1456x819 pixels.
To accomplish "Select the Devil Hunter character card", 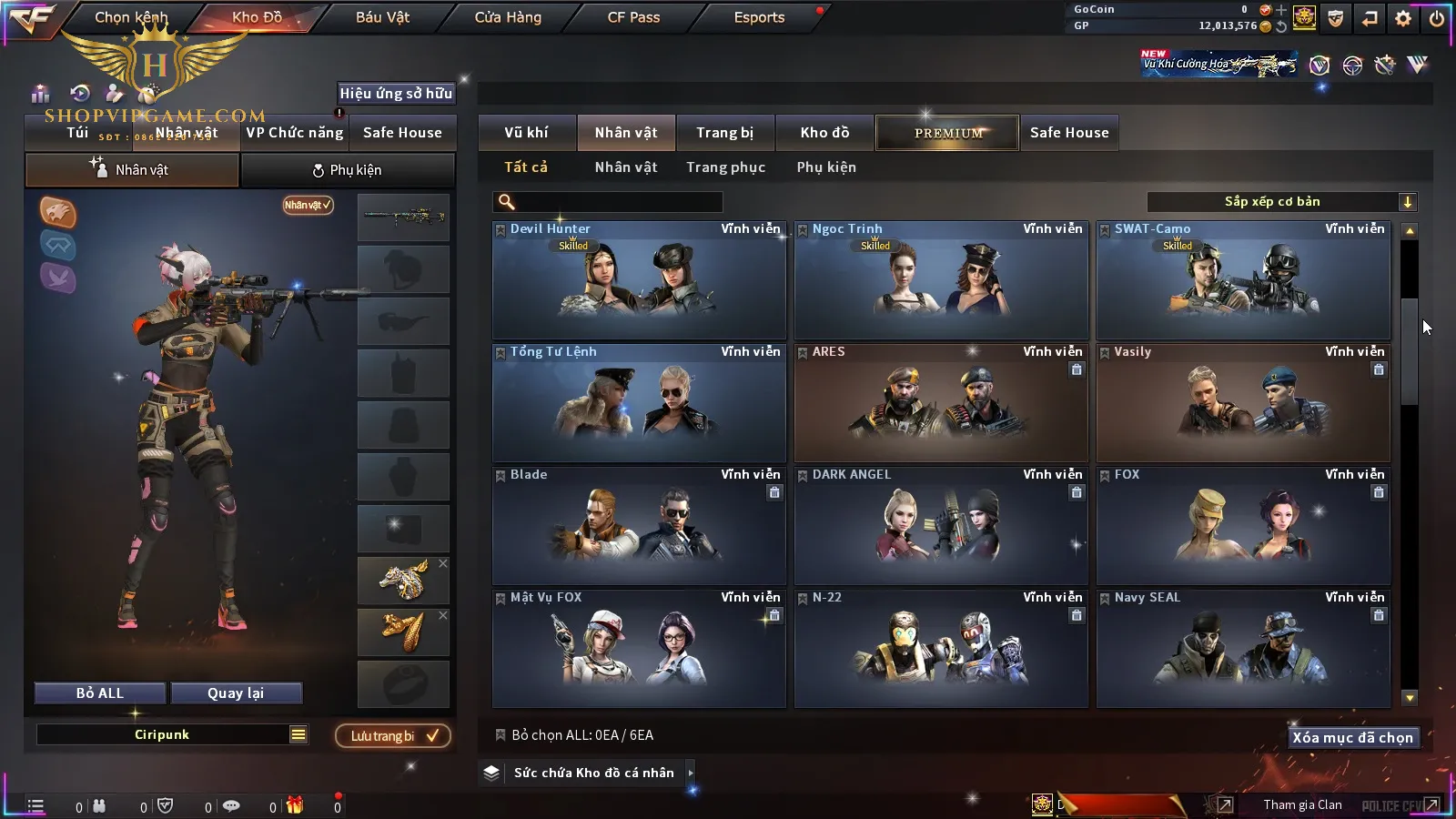I will click(x=639, y=282).
